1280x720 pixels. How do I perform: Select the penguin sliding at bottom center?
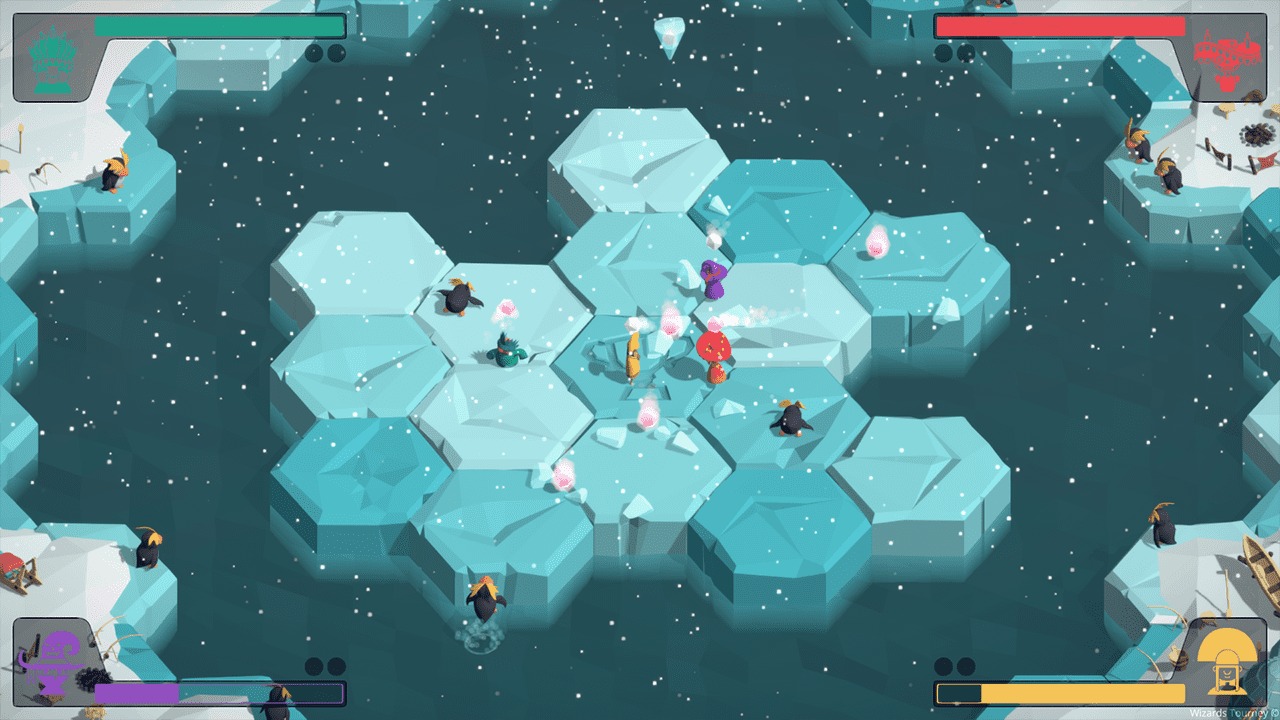pyautogui.click(x=483, y=600)
